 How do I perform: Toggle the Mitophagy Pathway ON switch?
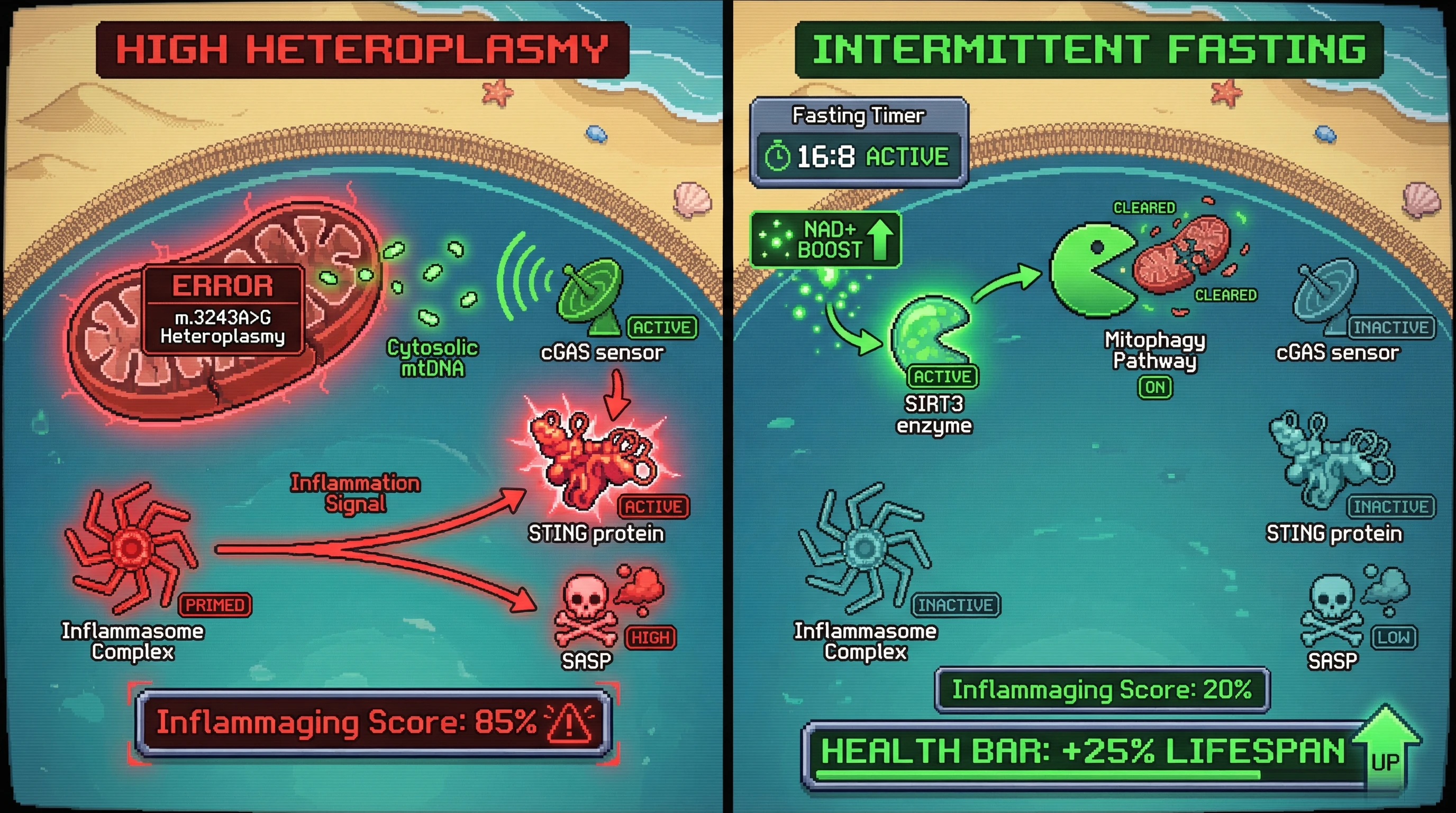(1155, 387)
